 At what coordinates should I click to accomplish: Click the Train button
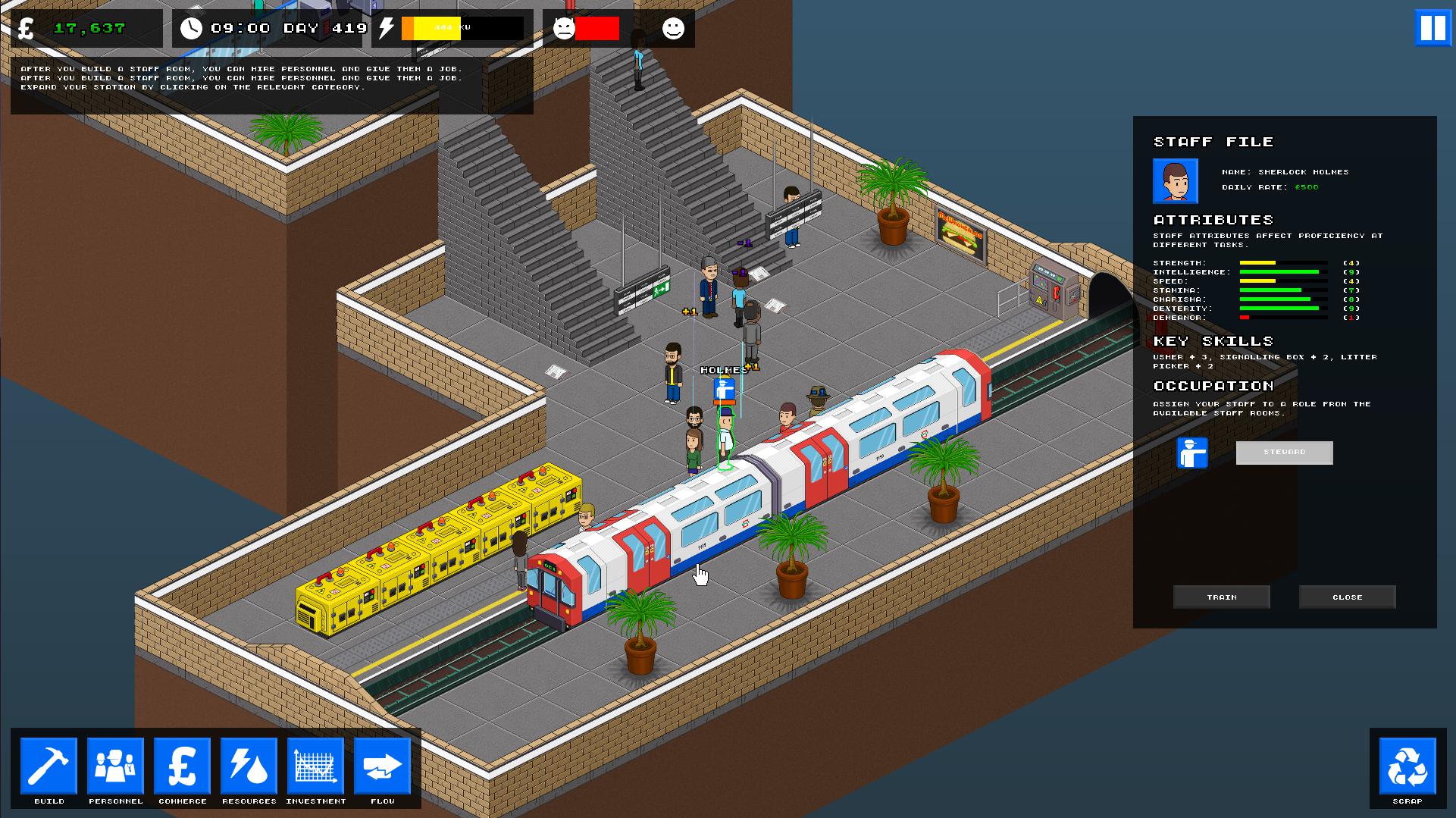tap(1221, 597)
